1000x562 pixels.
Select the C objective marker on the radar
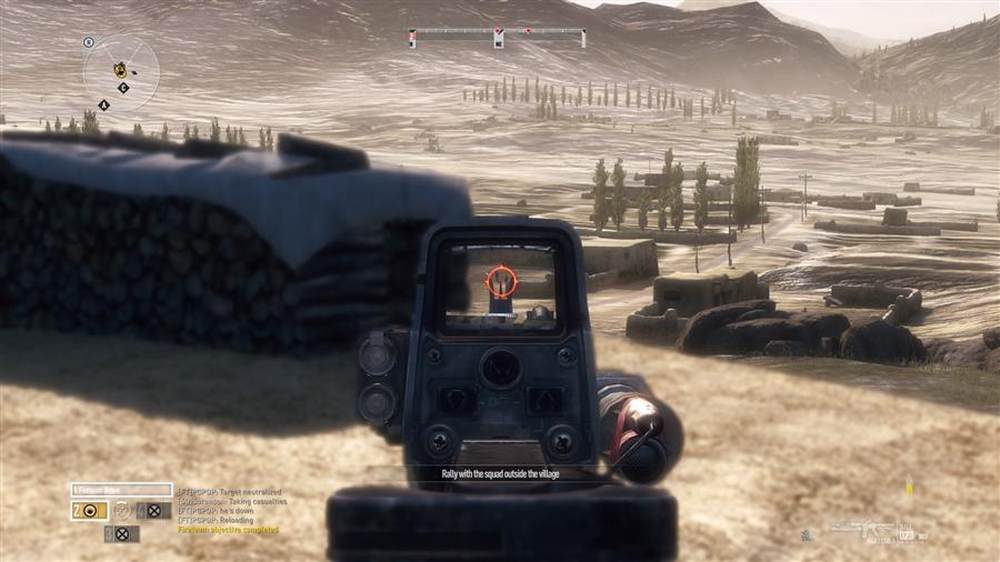pyautogui.click(x=123, y=88)
